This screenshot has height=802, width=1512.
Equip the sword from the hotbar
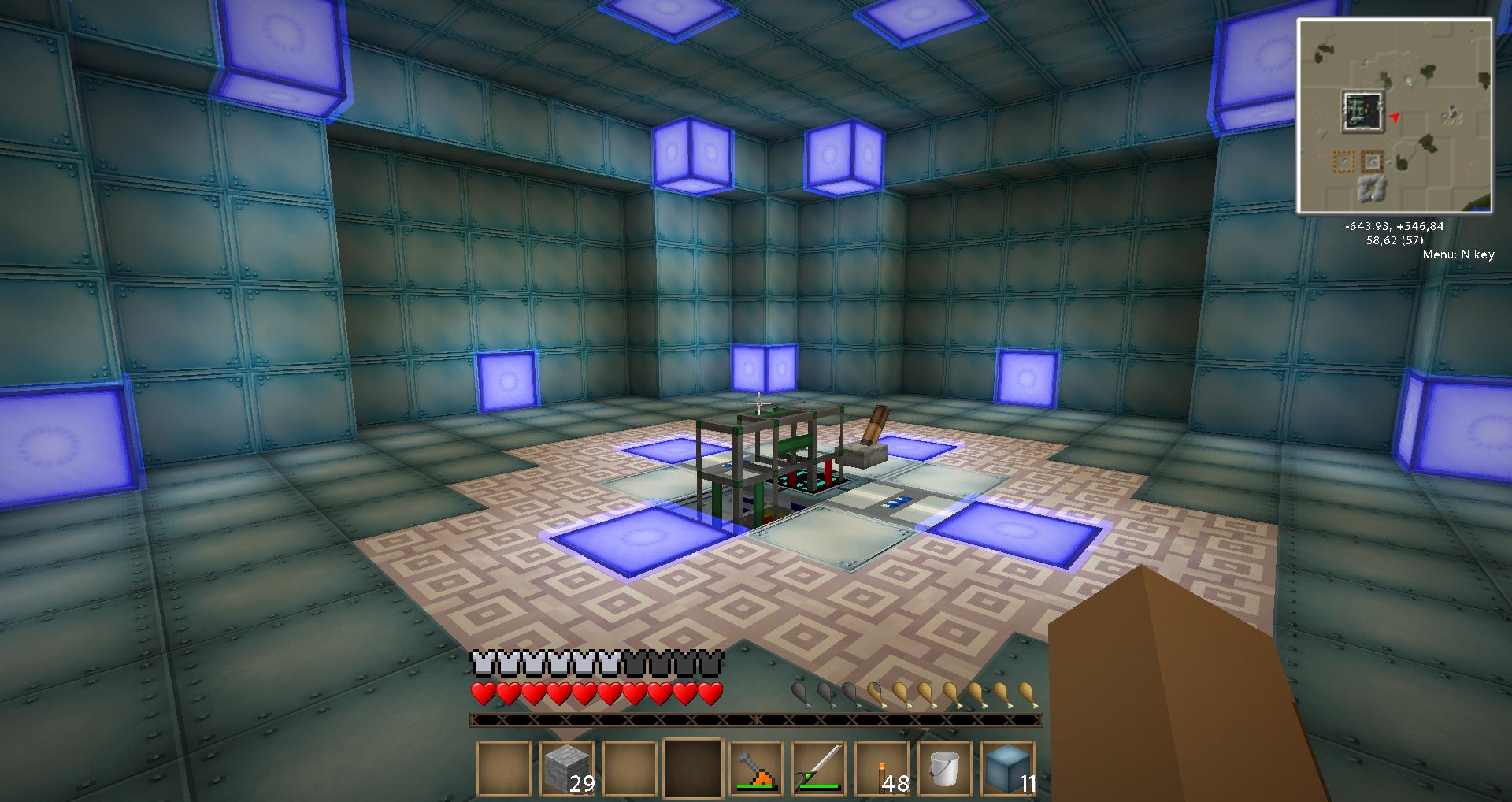point(819,769)
